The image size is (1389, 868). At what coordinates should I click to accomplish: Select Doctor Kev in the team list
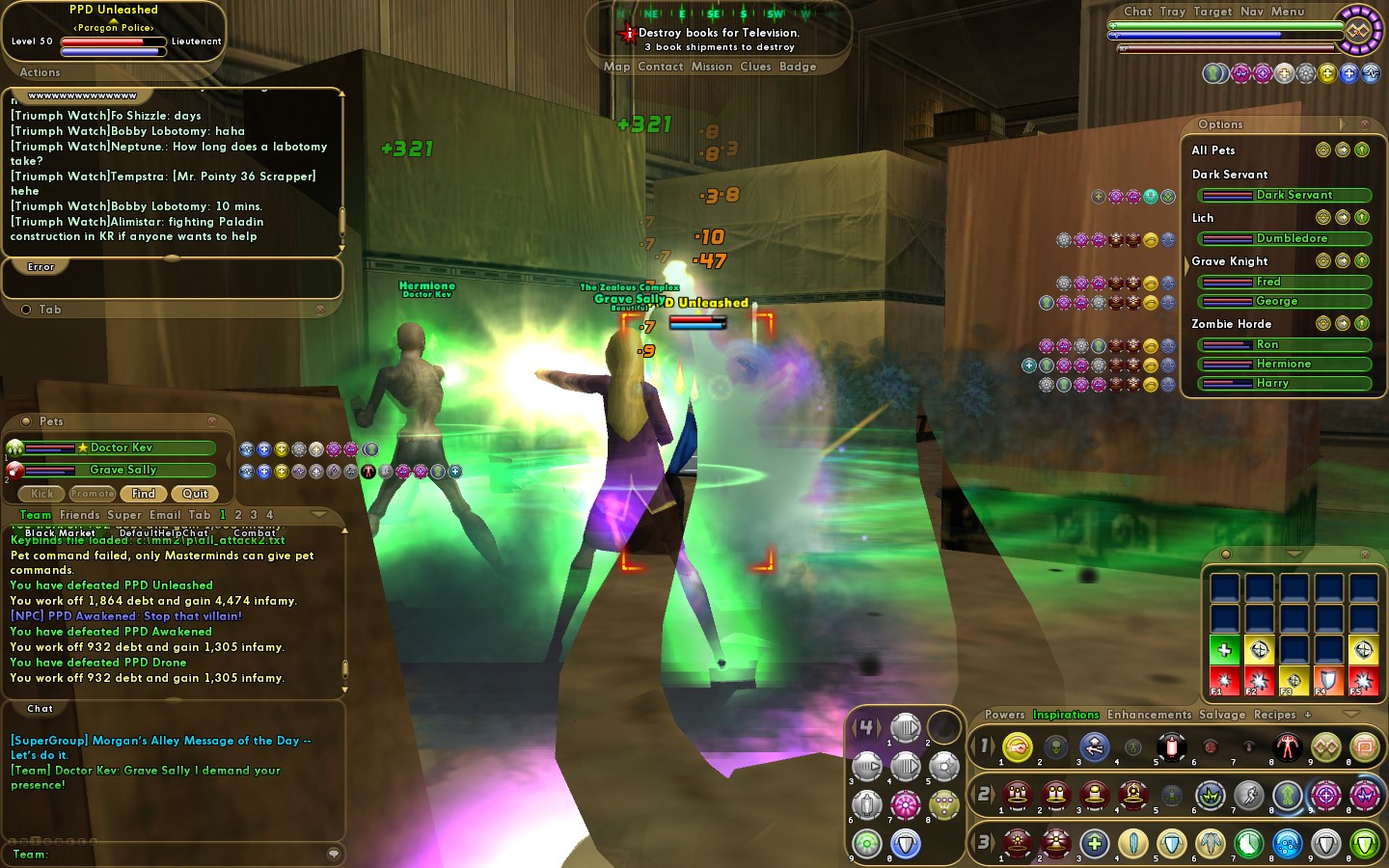[x=121, y=448]
